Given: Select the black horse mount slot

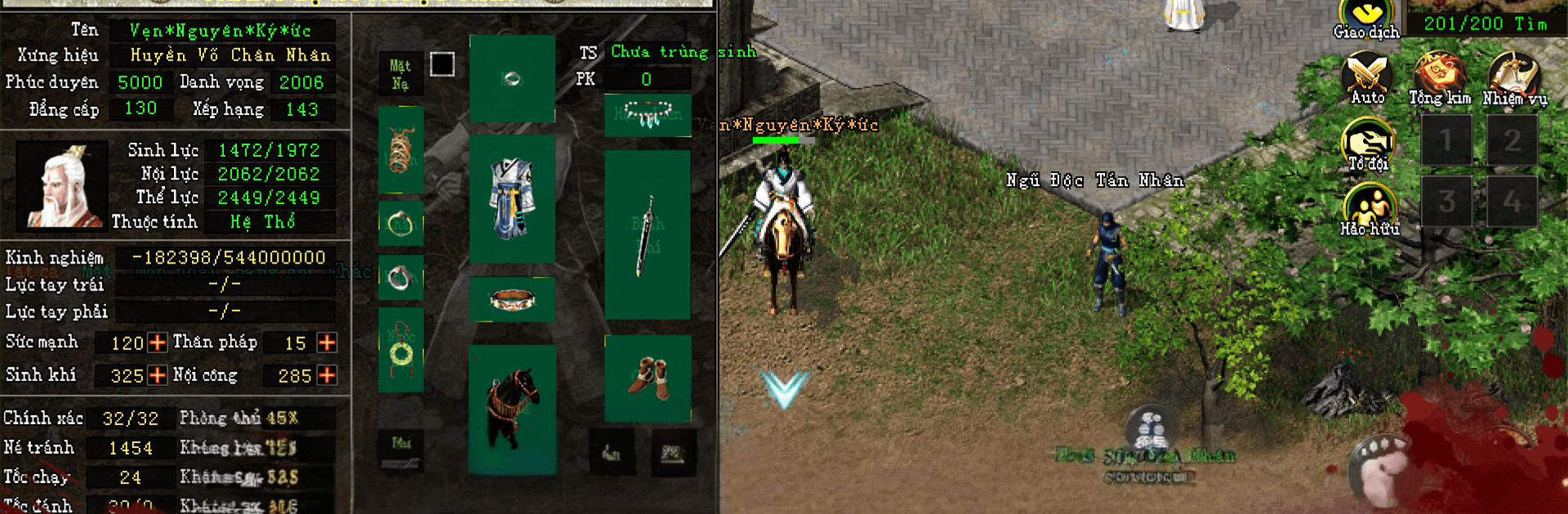Looking at the screenshot, I should 512,409.
